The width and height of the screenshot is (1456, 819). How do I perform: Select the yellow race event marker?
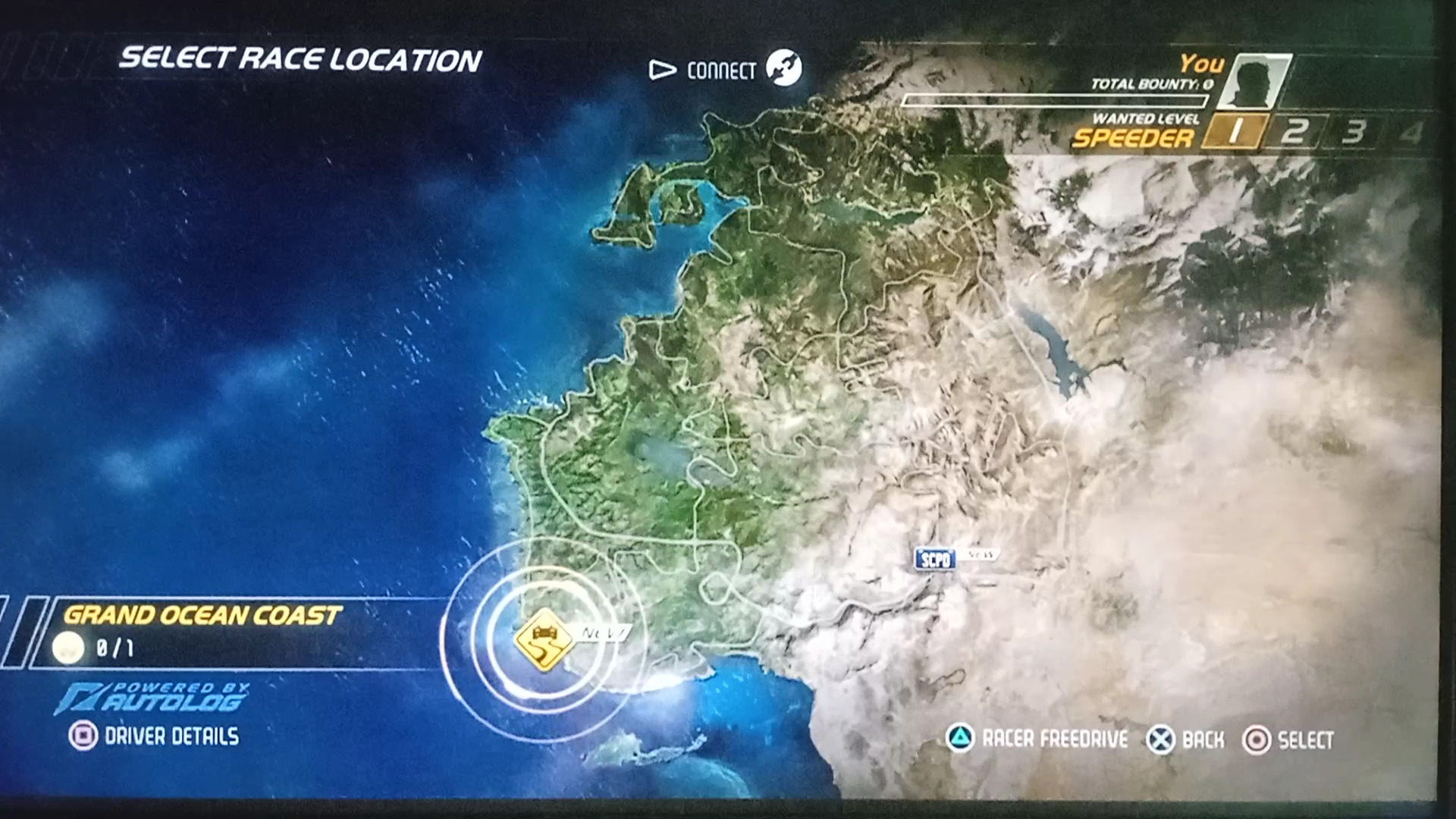click(543, 639)
